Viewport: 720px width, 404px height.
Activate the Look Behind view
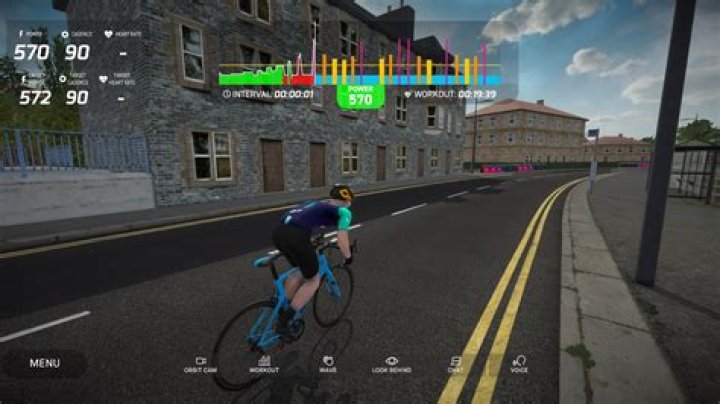coord(391,363)
